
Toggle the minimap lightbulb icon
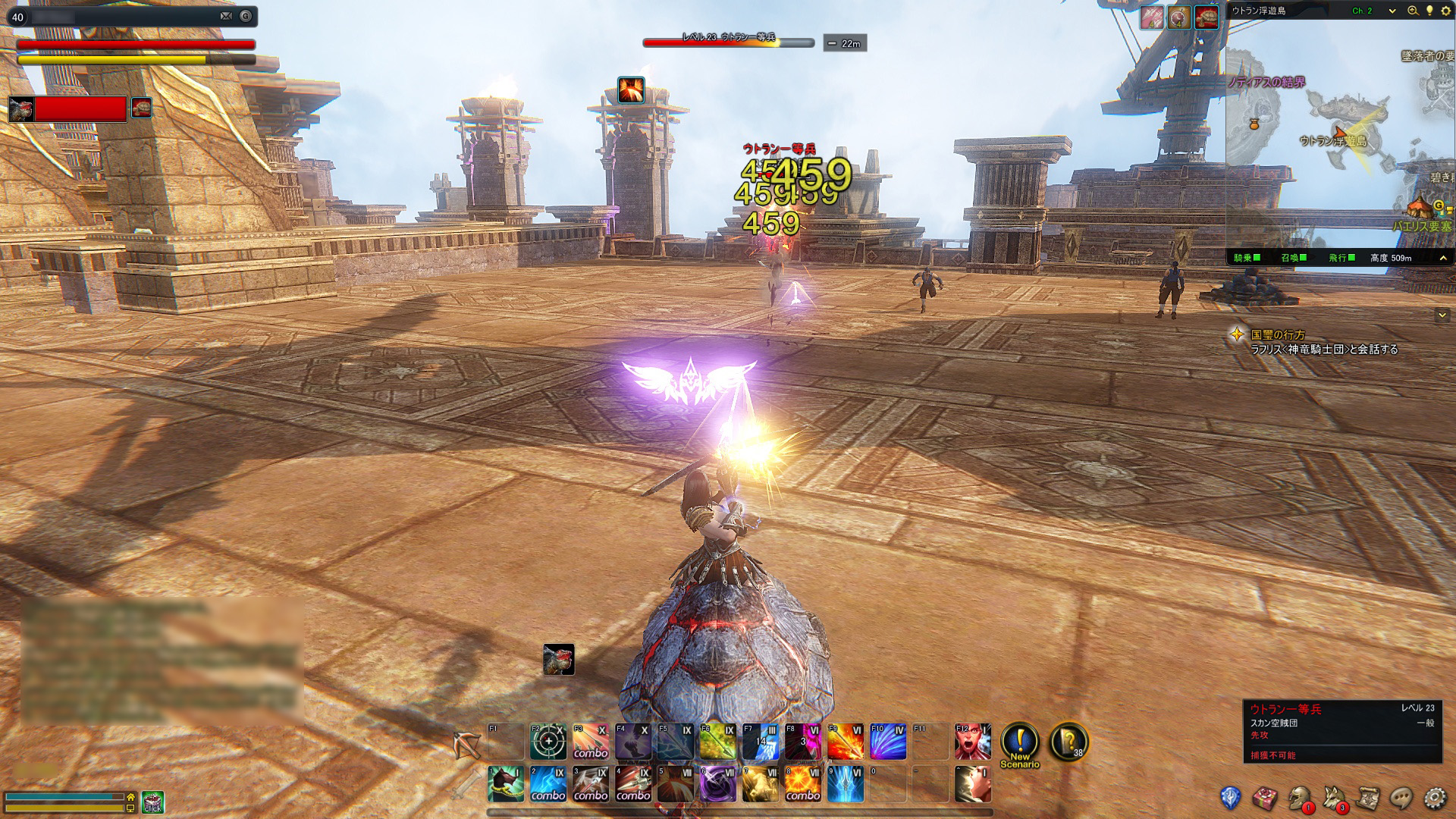(1429, 11)
